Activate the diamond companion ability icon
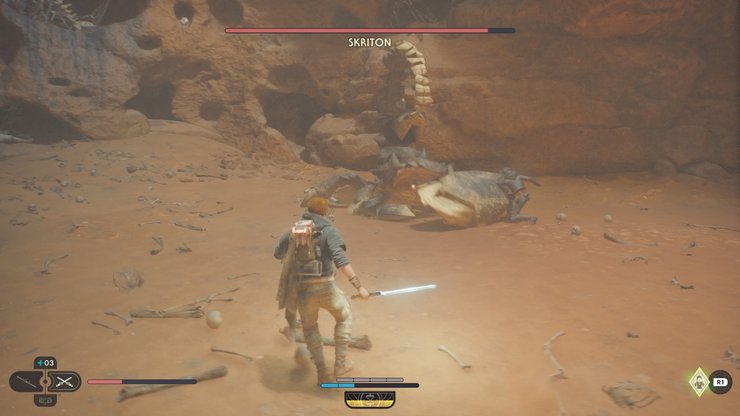The width and height of the screenshot is (740, 416). (698, 381)
